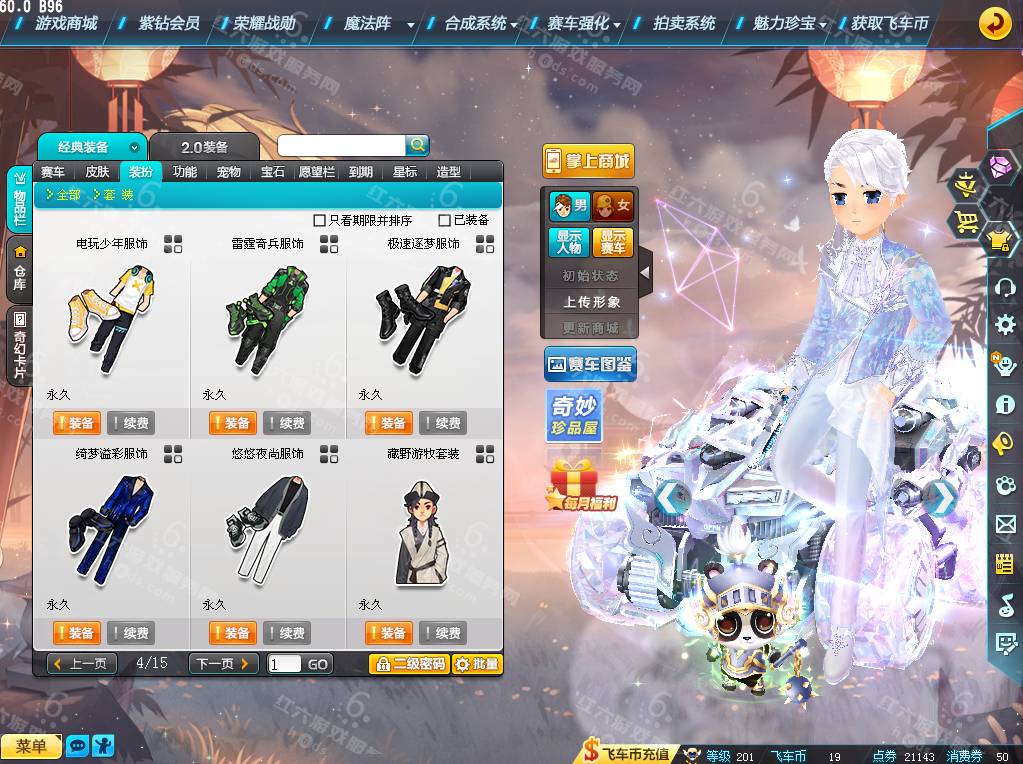Viewport: 1023px width, 764px height.
Task: Select the 电玩少年服饰 outfit item
Action: pyautogui.click(x=110, y=319)
